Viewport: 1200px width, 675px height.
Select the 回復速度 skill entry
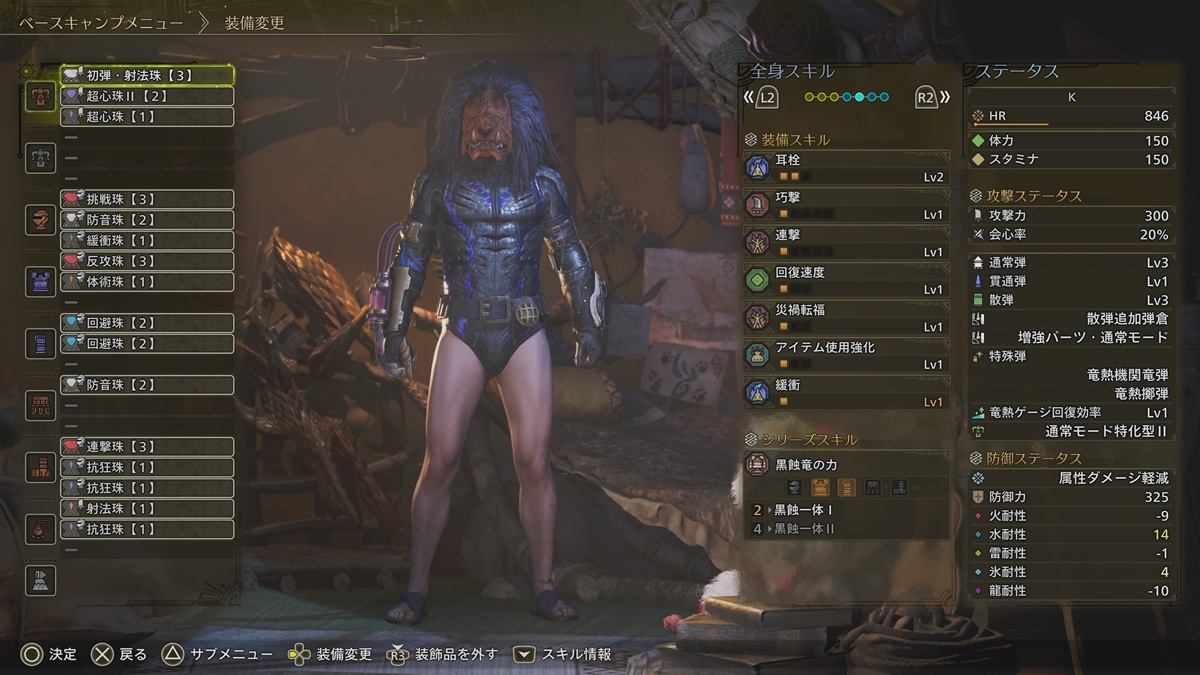coord(846,280)
